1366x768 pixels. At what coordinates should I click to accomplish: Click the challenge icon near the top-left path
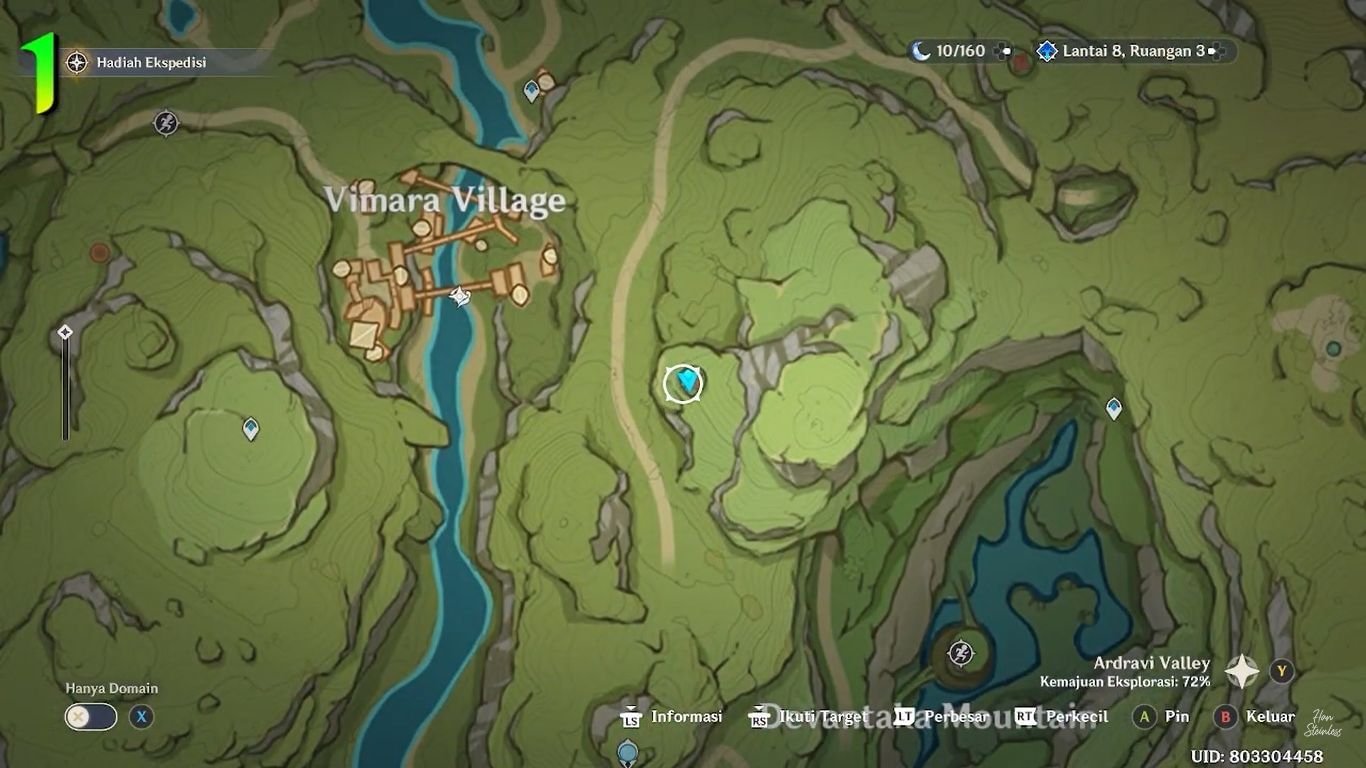tap(166, 124)
